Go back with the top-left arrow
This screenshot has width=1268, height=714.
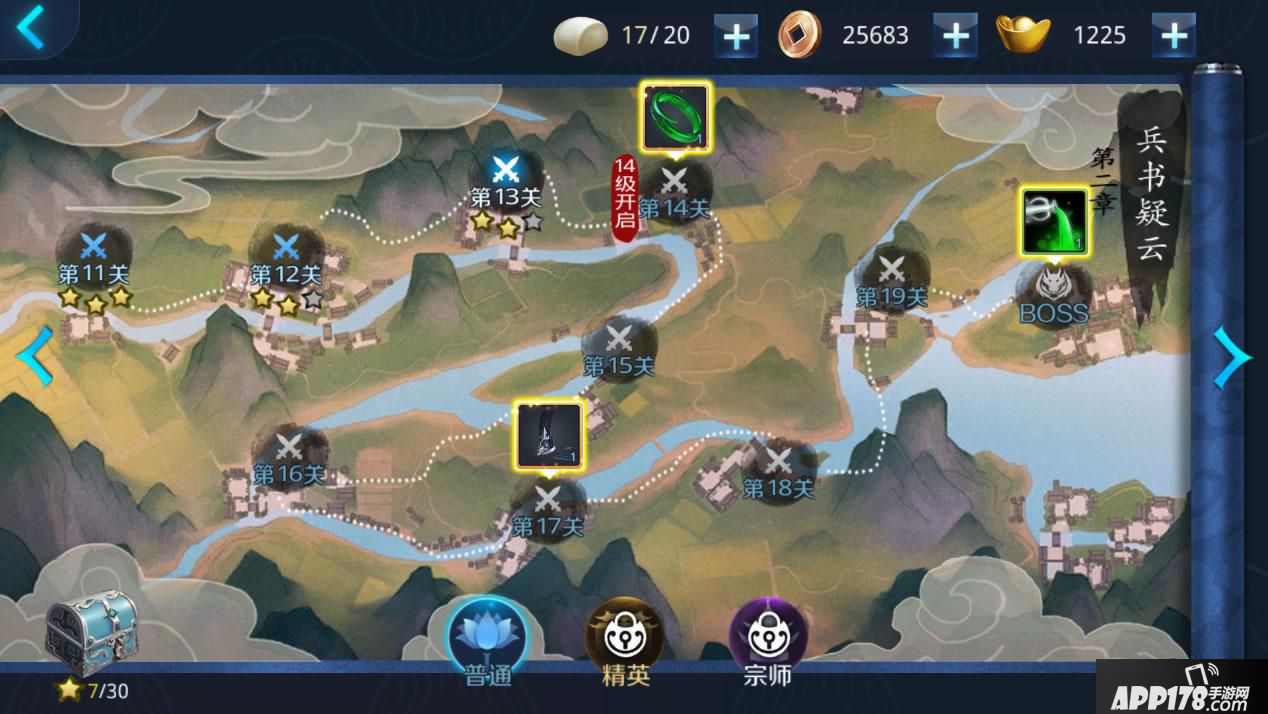(31, 27)
